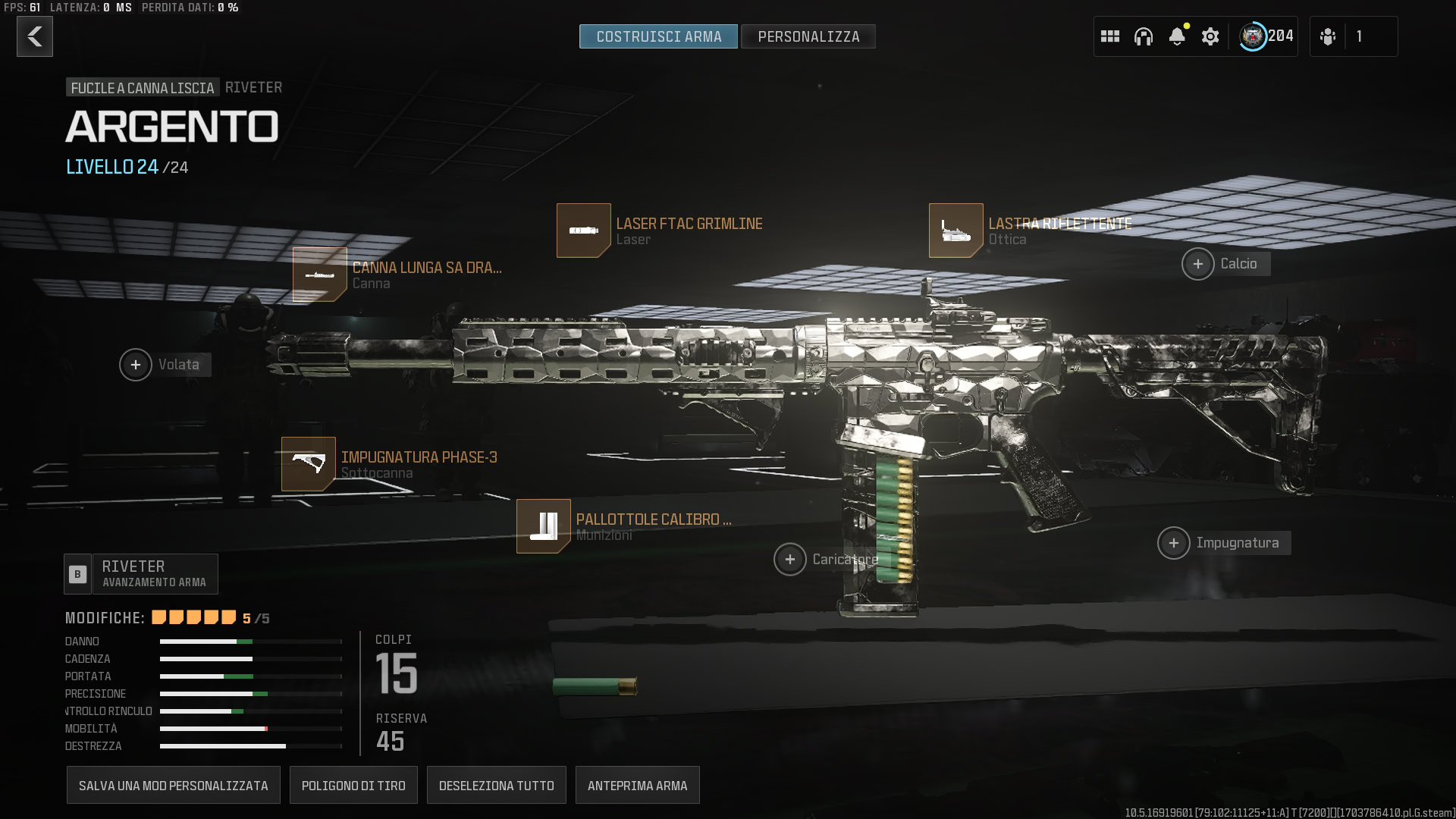Screen dimensions: 1456x819
Task: Open settings via the gear icon
Action: (x=1210, y=36)
